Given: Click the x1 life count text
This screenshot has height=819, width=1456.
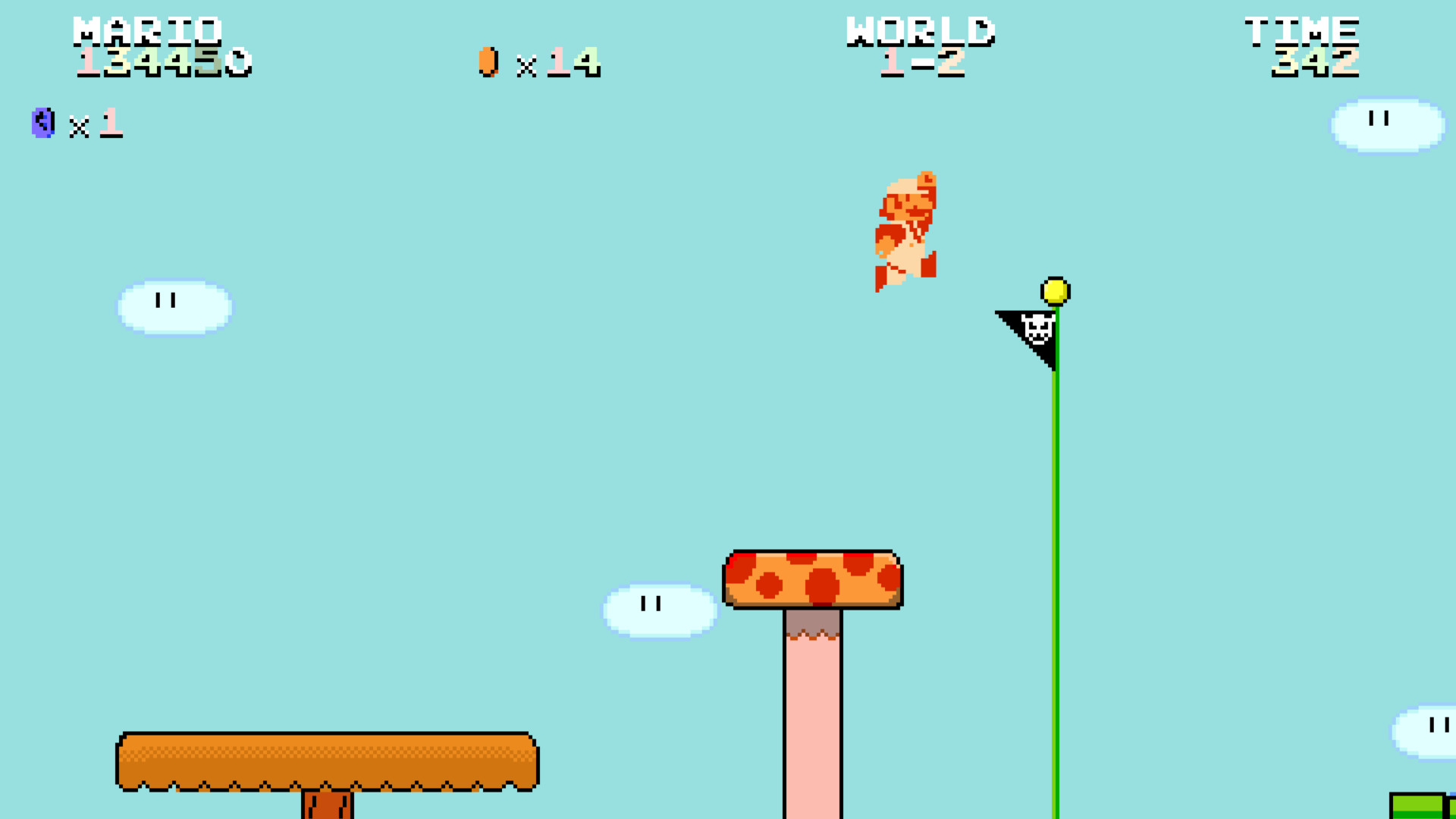Looking at the screenshot, I should click(x=95, y=124).
